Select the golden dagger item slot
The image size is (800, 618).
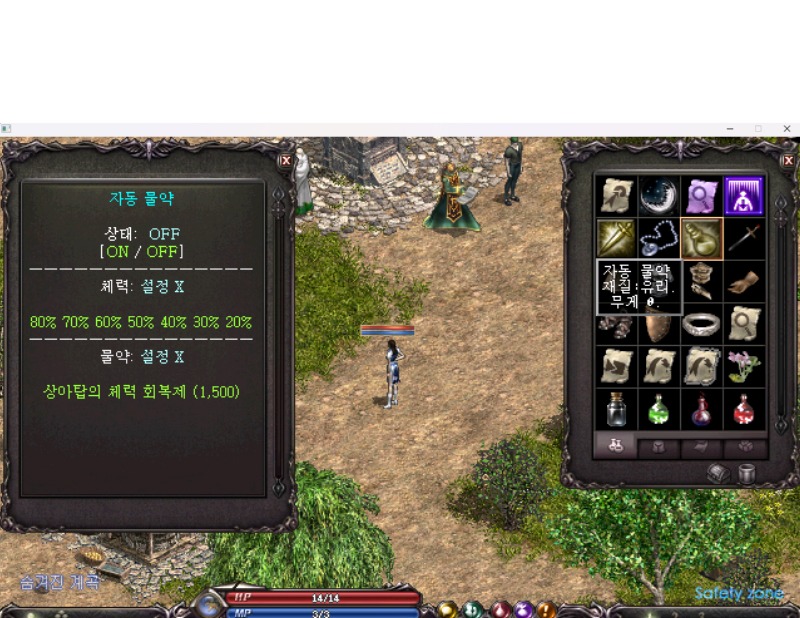pyautogui.click(x=615, y=239)
